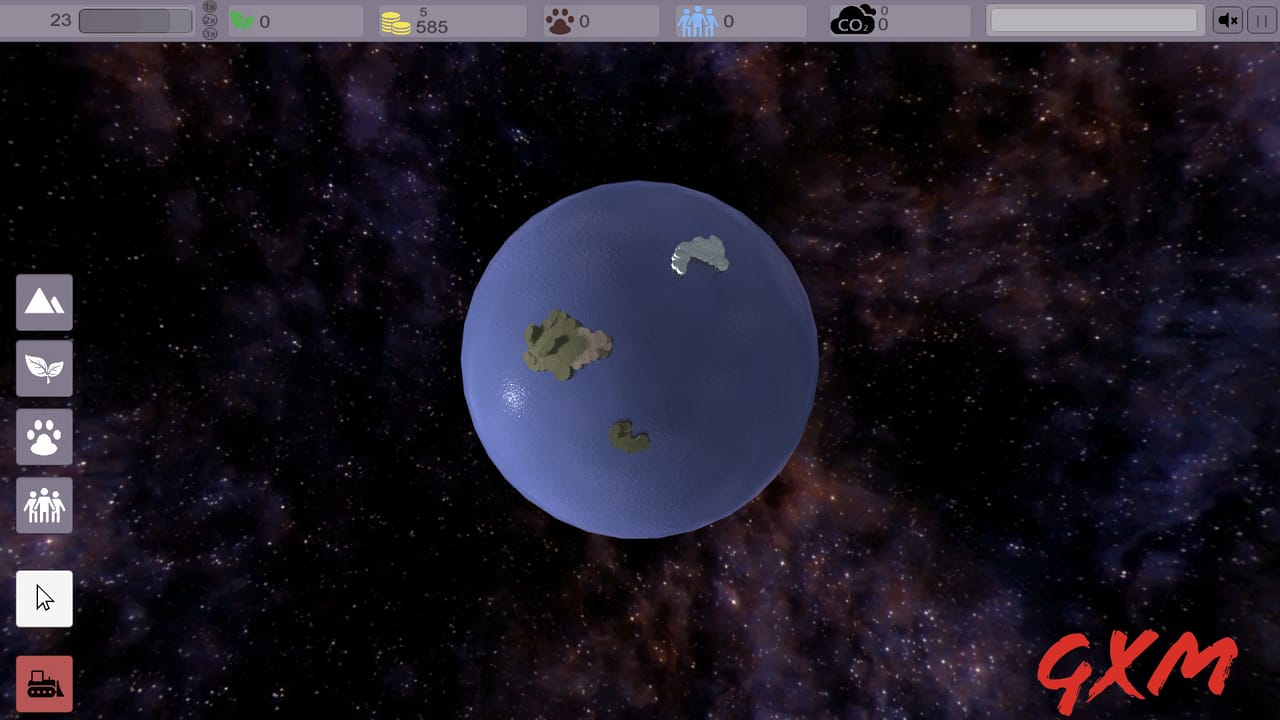Image resolution: width=1280 pixels, height=720 pixels.
Task: Activate the cursor selection tool
Action: click(44, 598)
